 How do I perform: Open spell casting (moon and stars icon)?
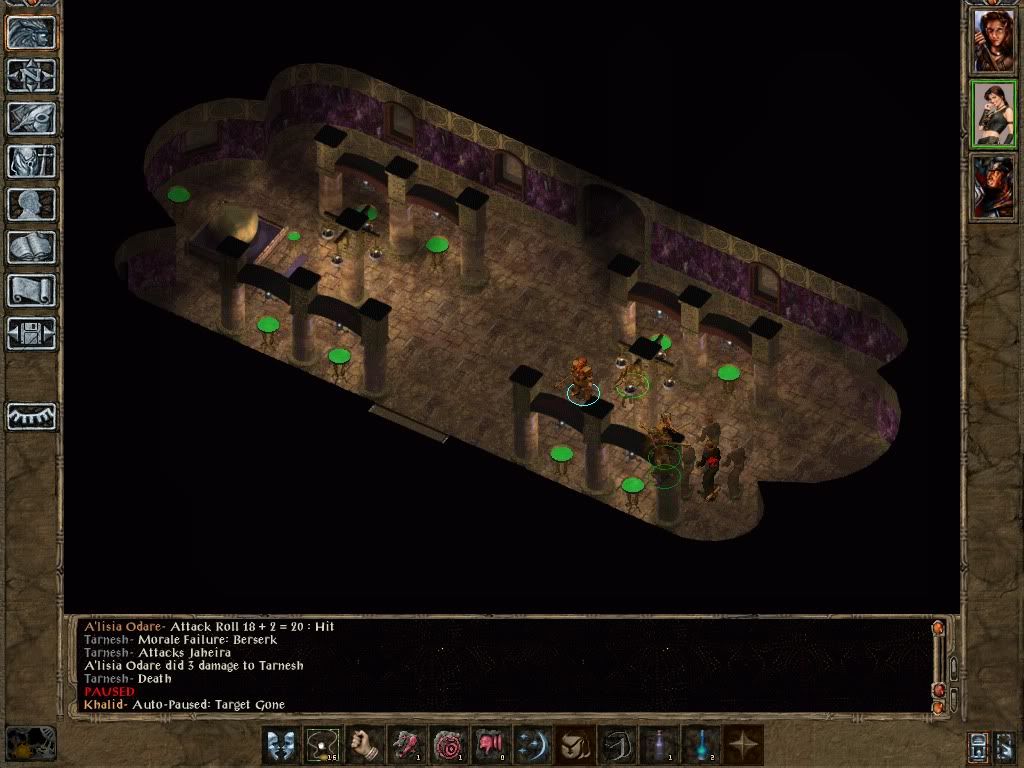pos(533,746)
